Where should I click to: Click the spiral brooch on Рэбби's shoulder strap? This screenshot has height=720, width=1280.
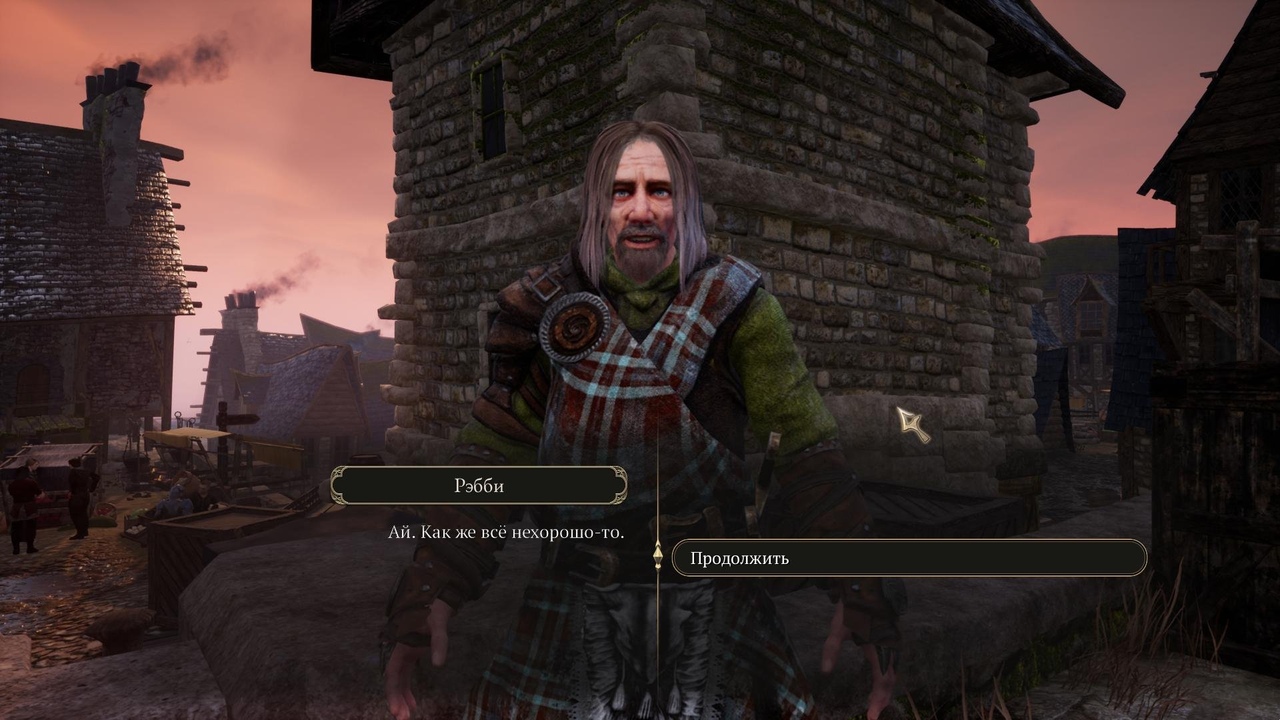[572, 328]
